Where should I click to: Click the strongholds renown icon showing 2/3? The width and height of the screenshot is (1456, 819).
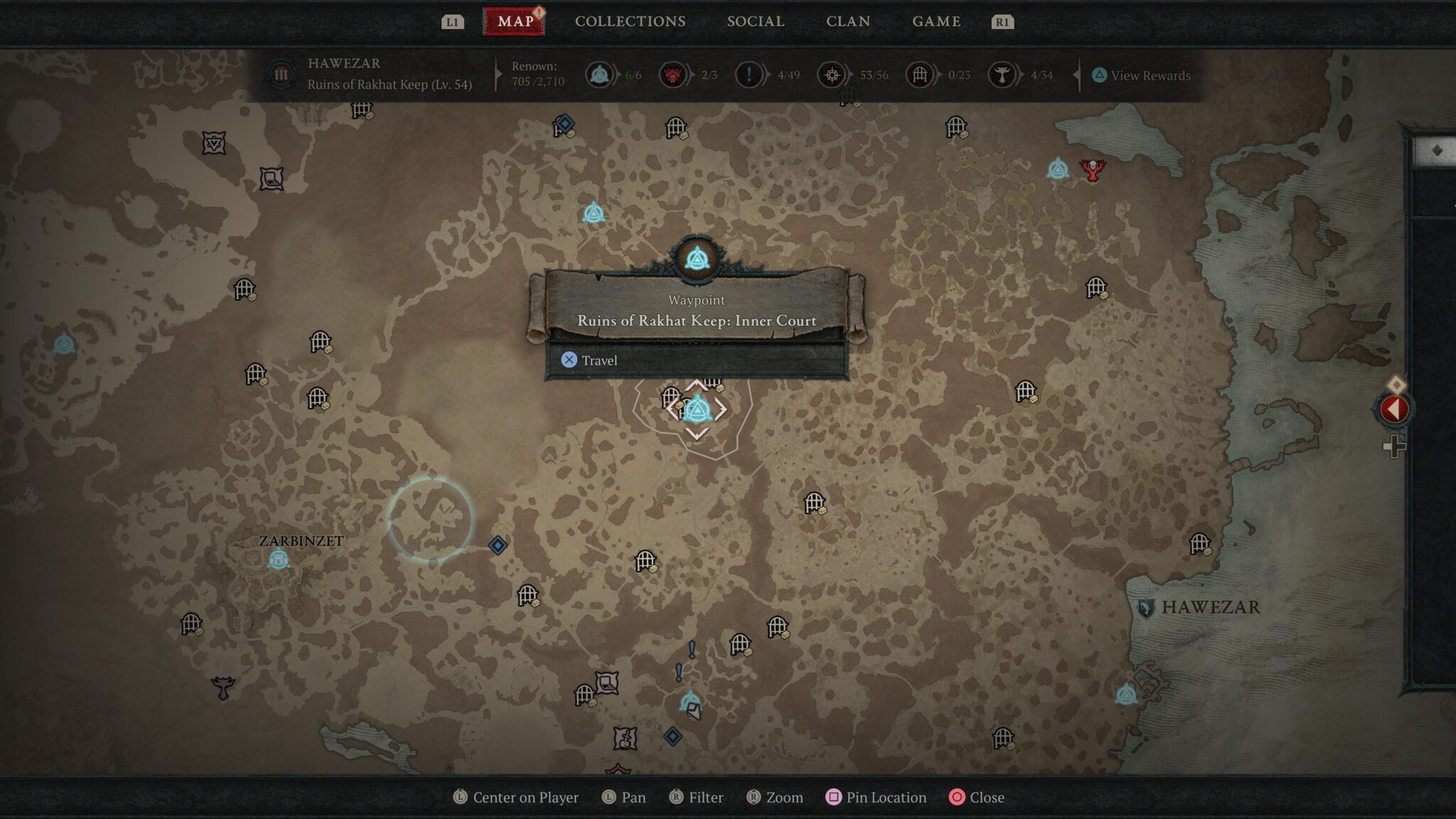(x=673, y=73)
